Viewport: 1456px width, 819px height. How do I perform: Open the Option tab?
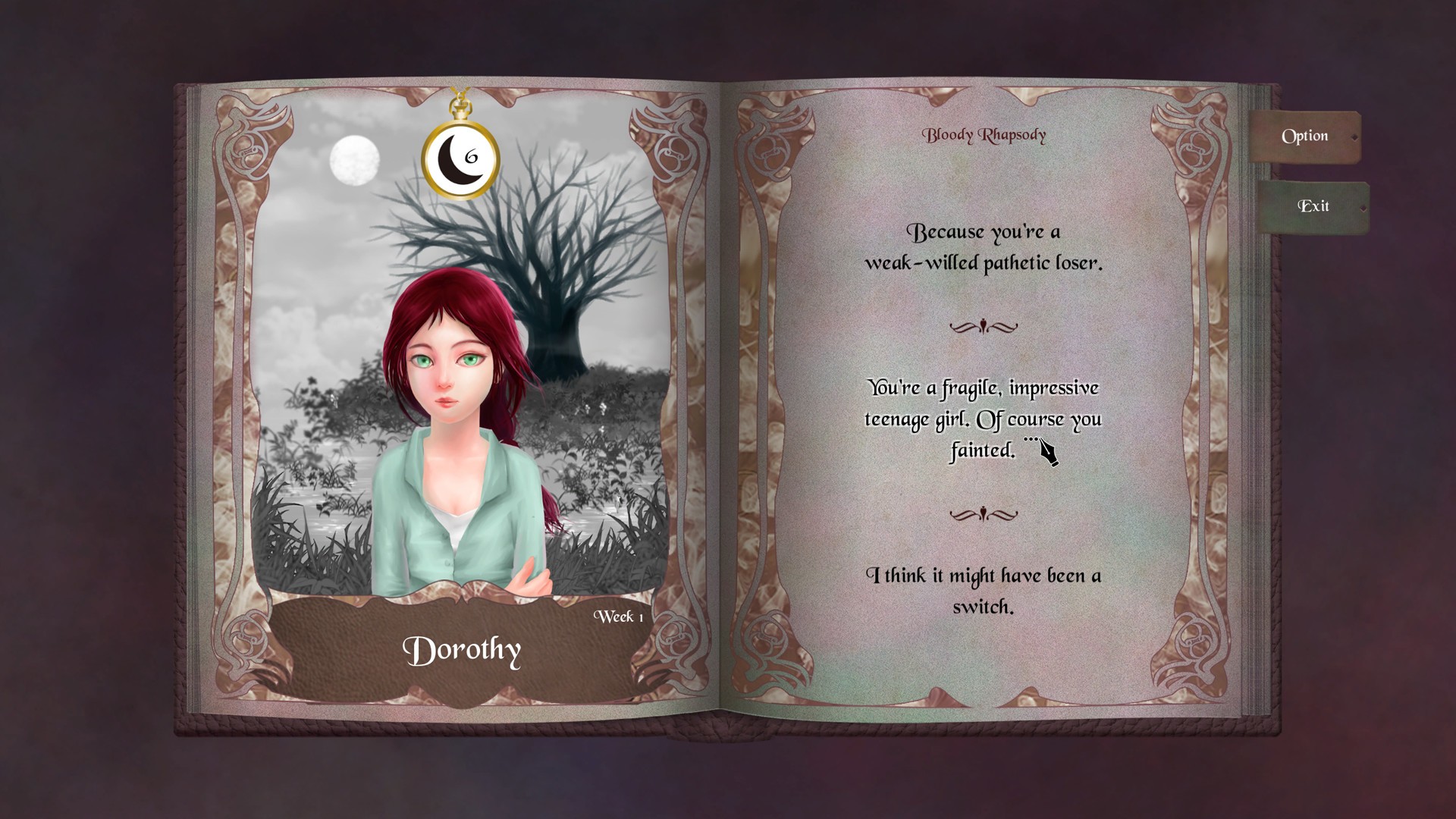pyautogui.click(x=1306, y=136)
